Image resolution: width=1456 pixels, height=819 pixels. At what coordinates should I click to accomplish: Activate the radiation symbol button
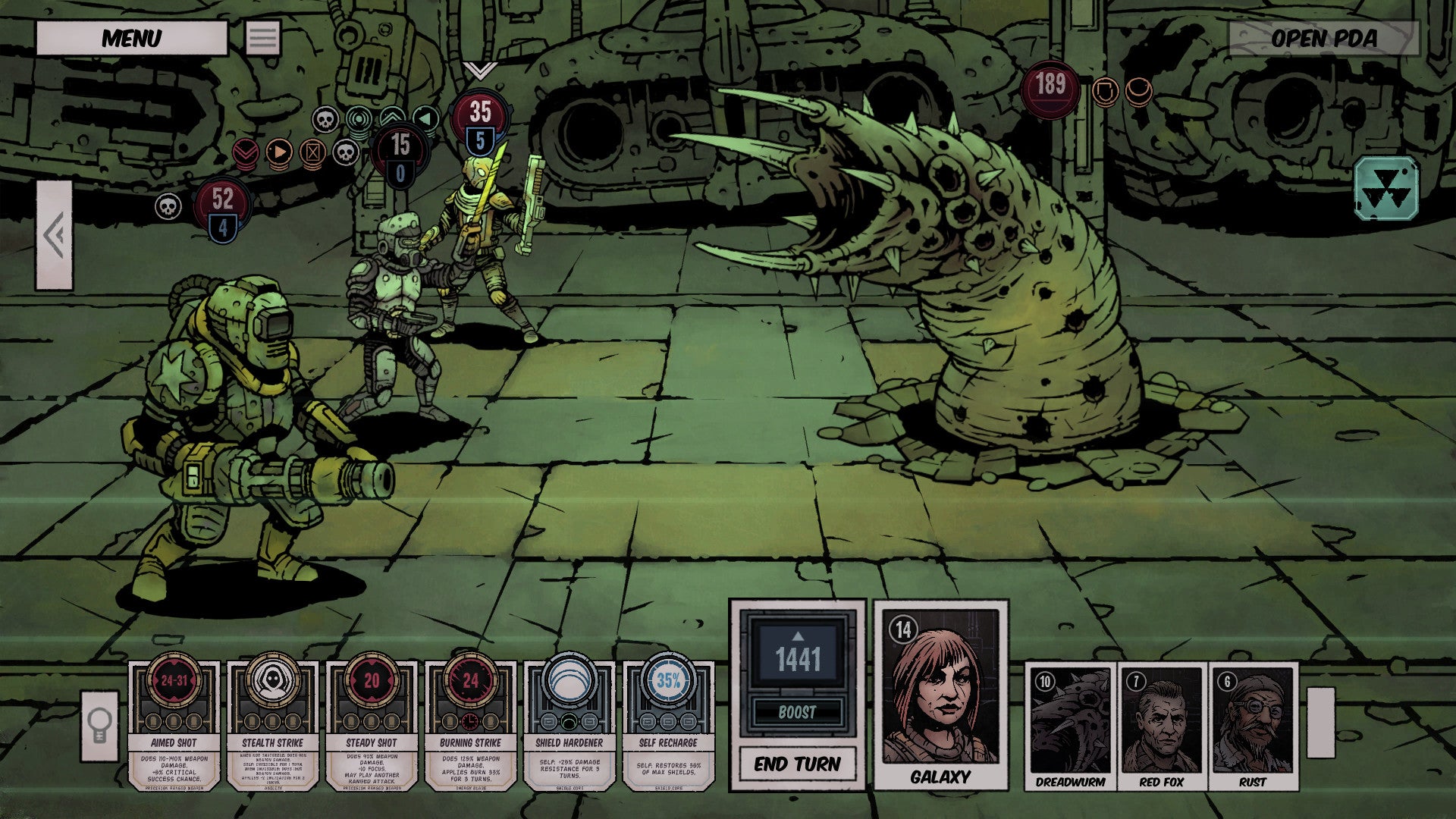pos(1386,190)
